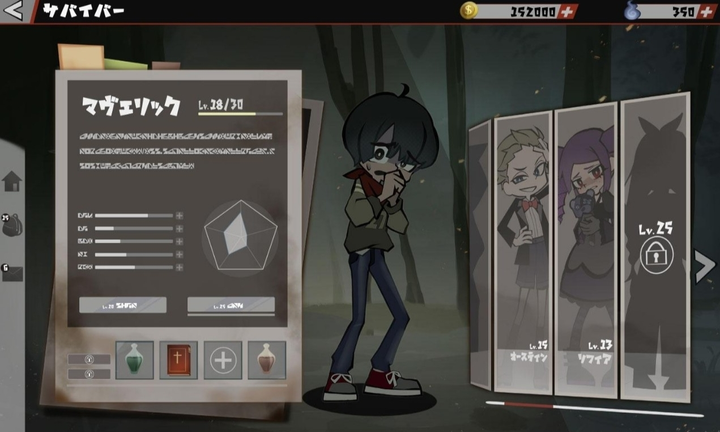This screenshot has height=432, width=720.
Task: Select the green potion item slot
Action: [x=134, y=360]
